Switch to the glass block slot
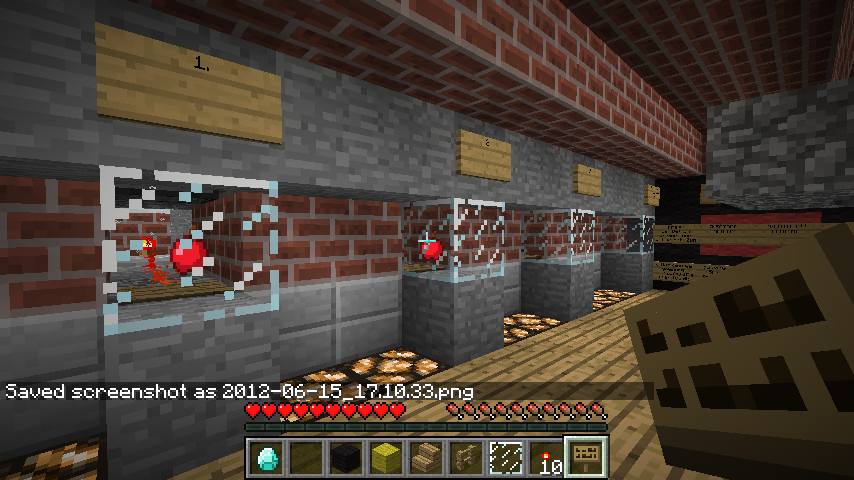This screenshot has width=854, height=480. click(506, 458)
